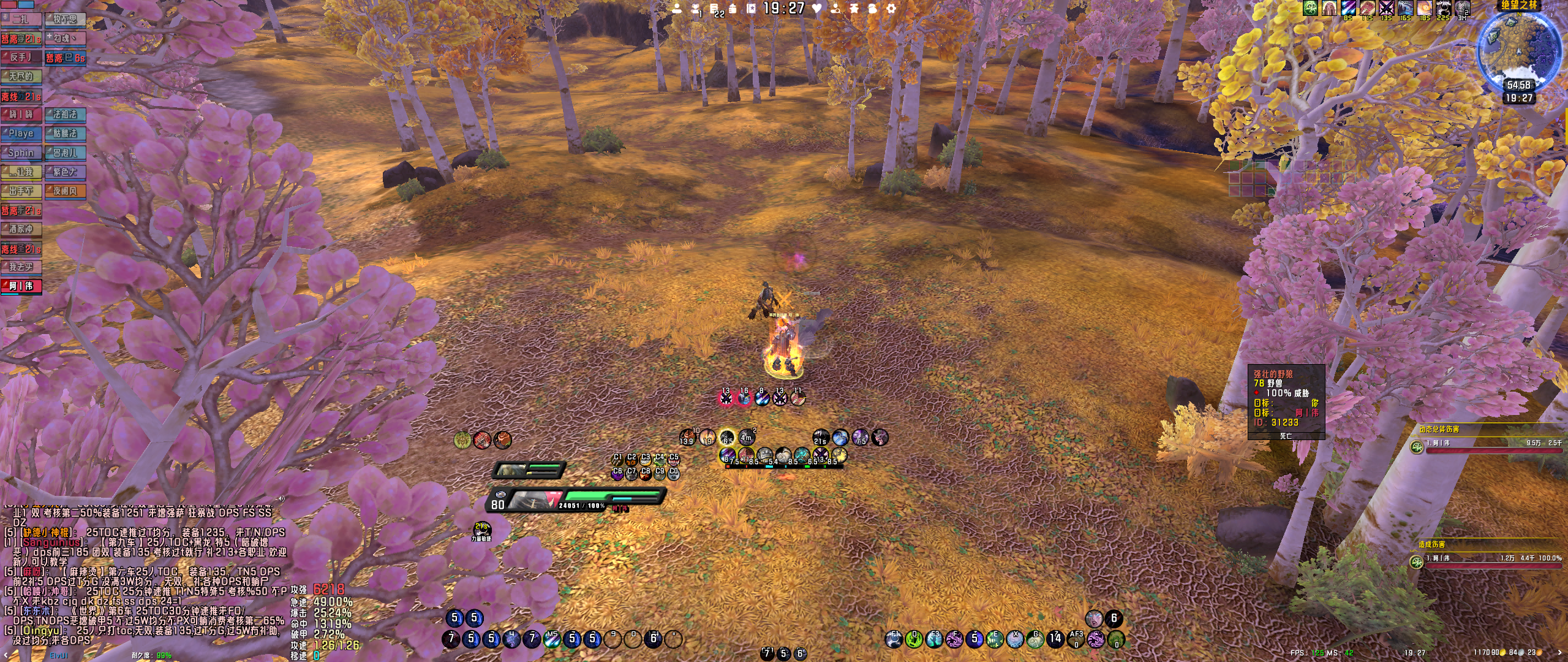The height and width of the screenshot is (662, 1568).
Task: Click the green skull buff icon
Action: 1310,8
